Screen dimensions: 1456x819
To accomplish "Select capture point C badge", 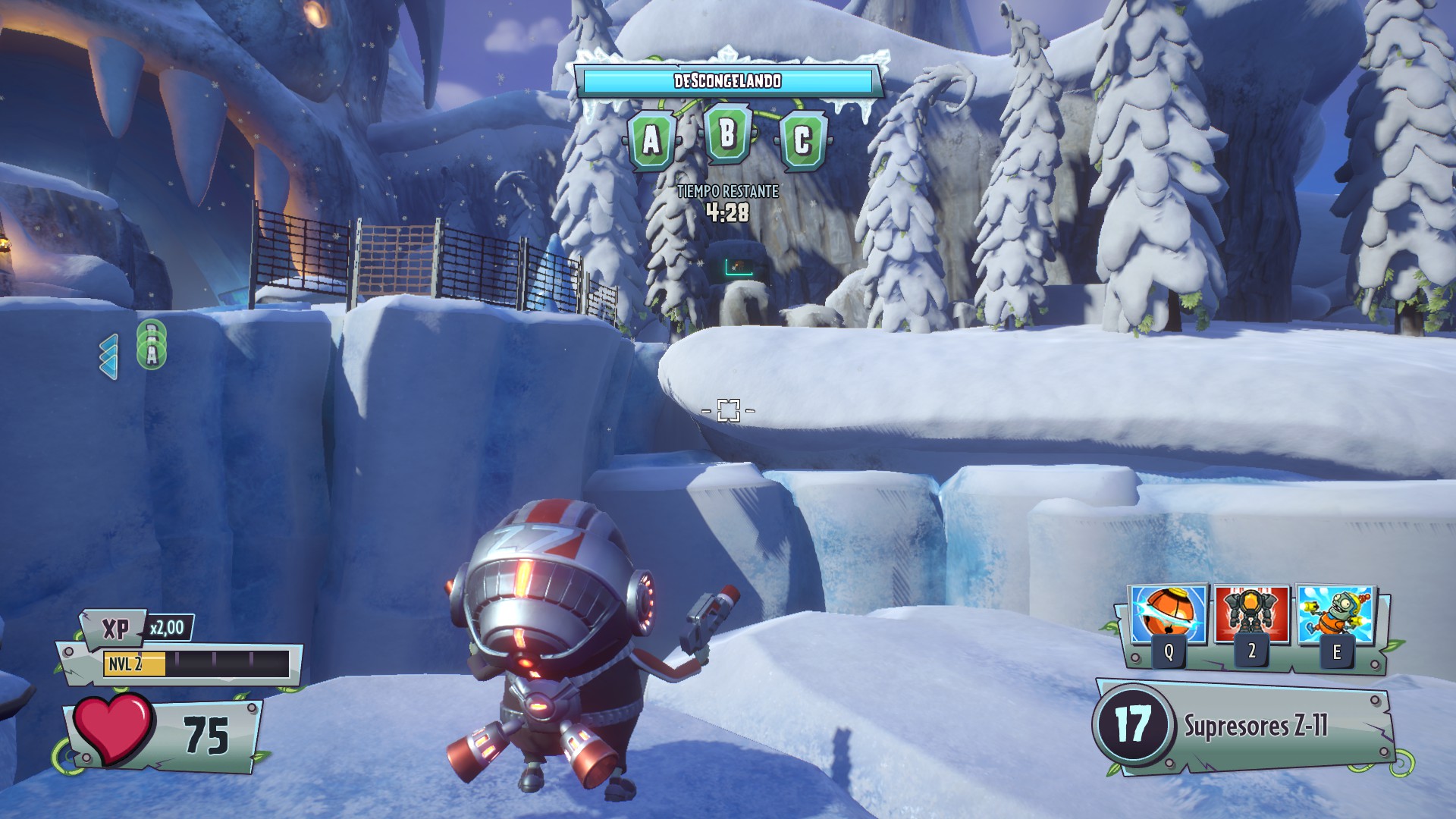I will click(x=802, y=141).
